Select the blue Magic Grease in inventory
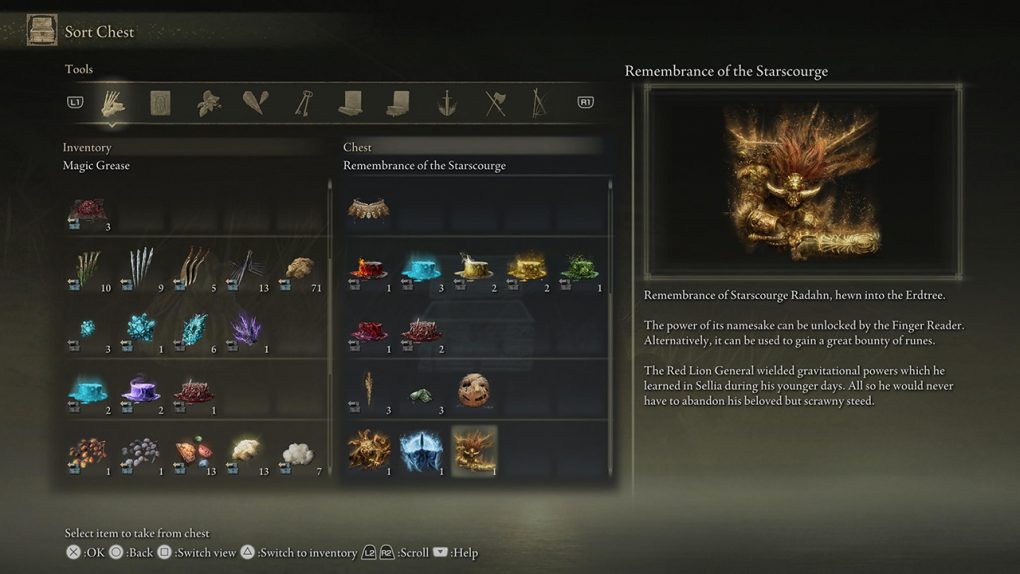This screenshot has width=1020, height=574. click(x=88, y=389)
